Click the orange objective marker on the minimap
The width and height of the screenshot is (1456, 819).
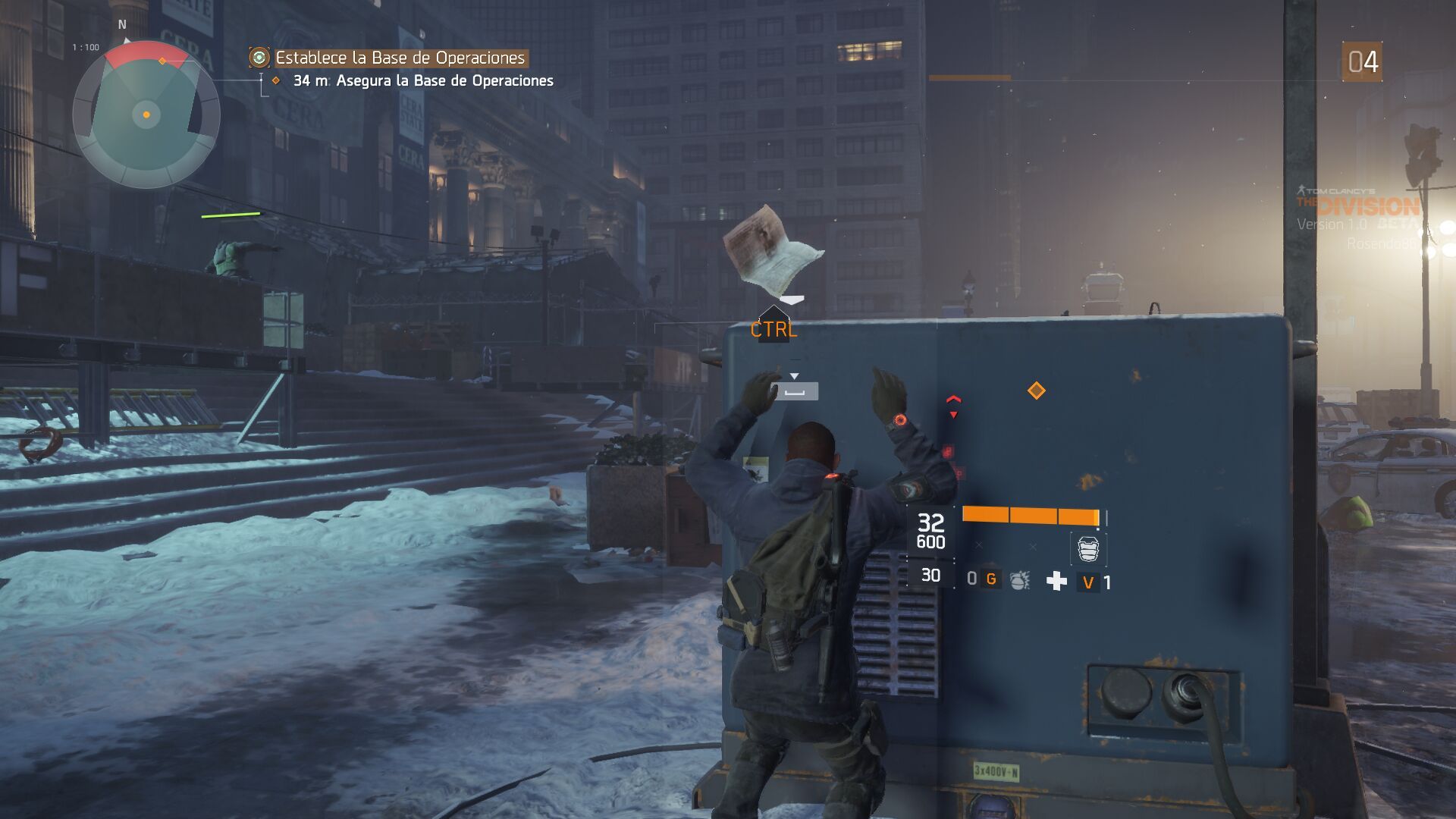click(x=162, y=61)
